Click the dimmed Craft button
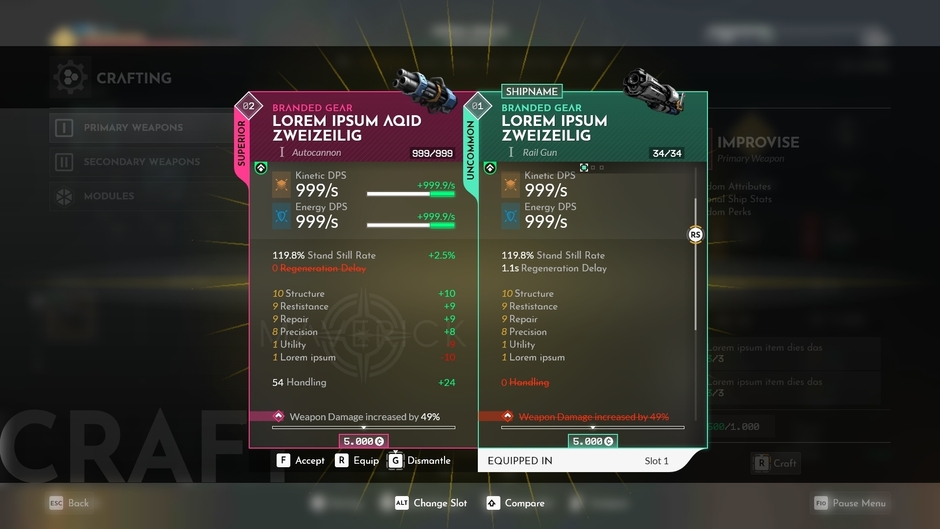 pyautogui.click(x=775, y=463)
